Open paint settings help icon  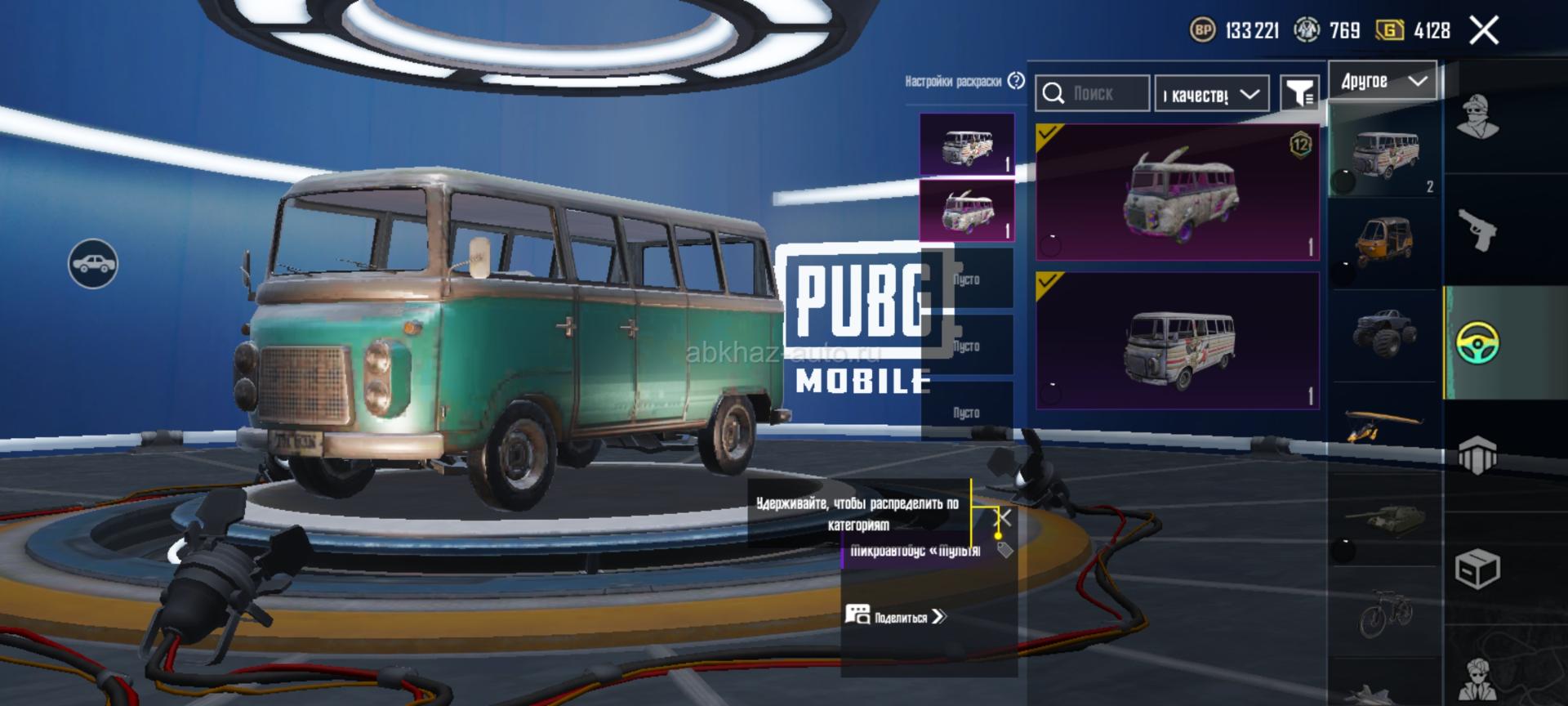click(1016, 81)
